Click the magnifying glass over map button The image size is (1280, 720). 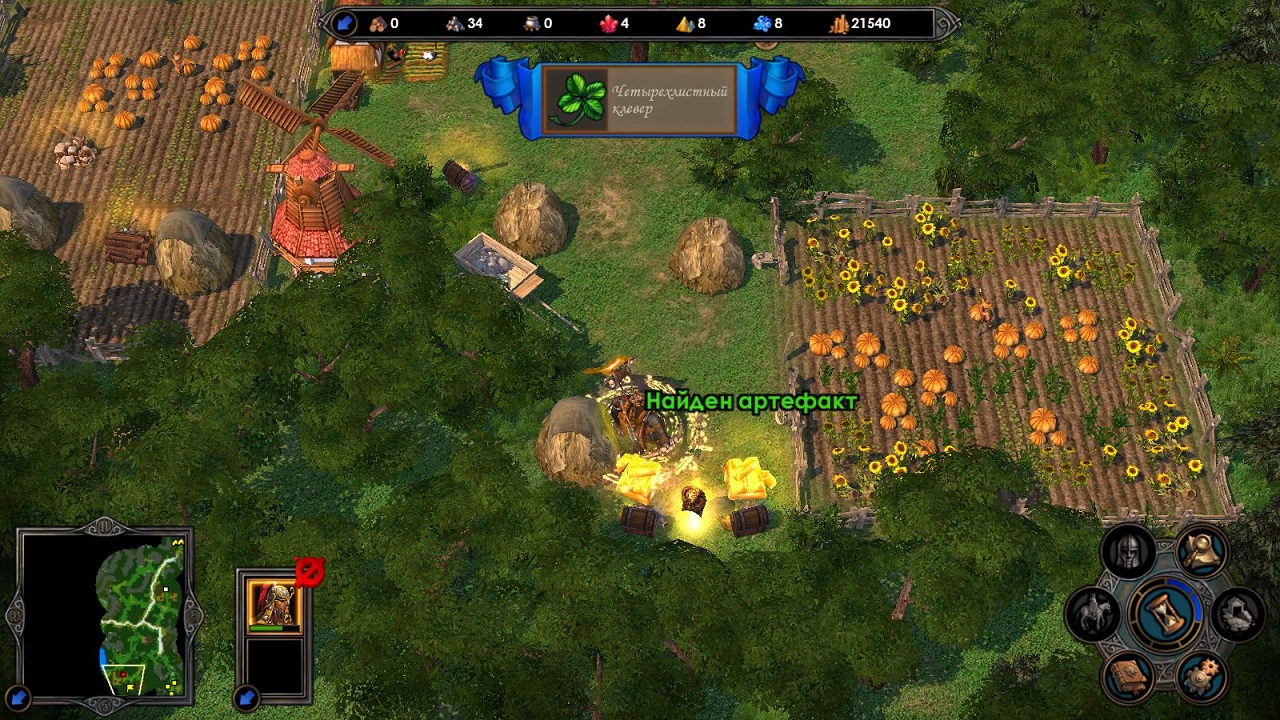(1201, 549)
